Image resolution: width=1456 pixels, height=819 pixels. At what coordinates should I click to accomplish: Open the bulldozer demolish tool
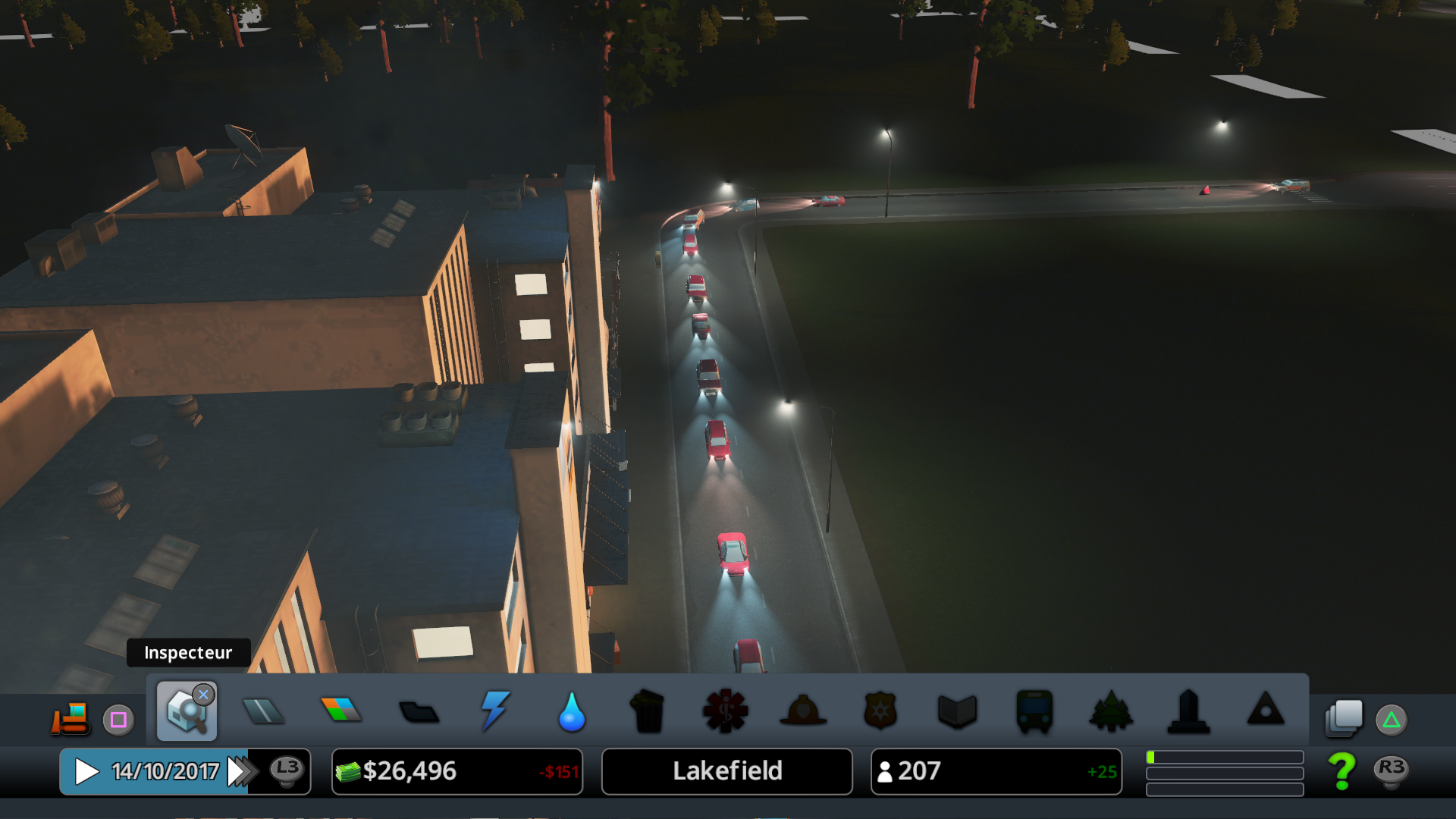[71, 718]
